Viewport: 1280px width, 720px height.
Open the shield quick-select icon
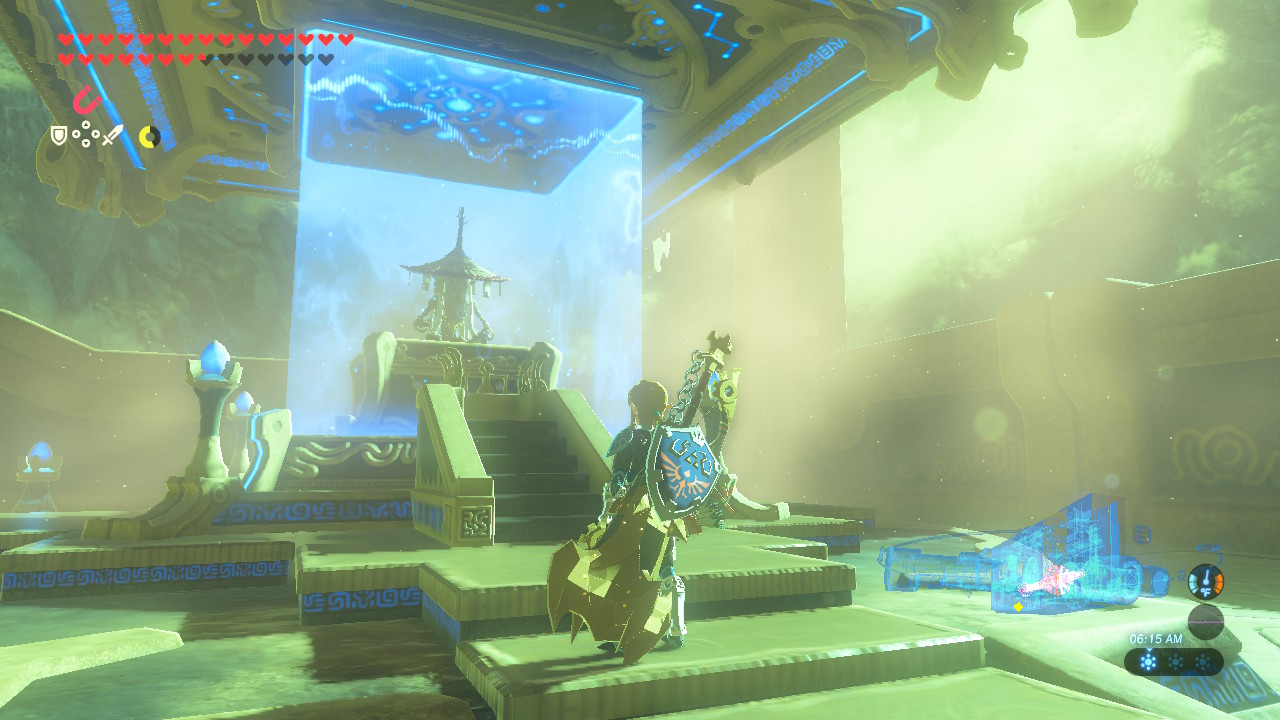[59, 135]
